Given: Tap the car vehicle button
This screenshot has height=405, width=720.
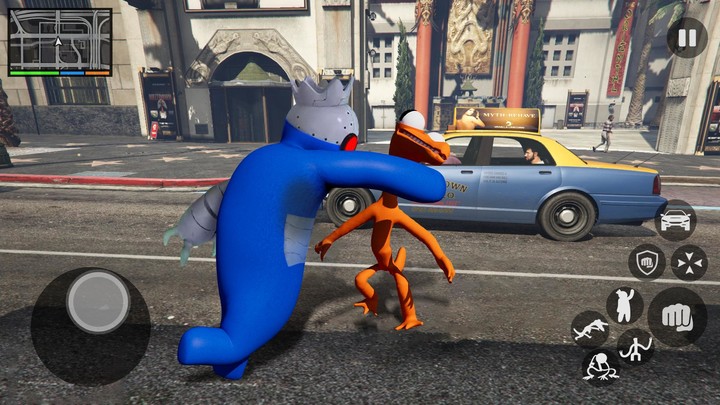Looking at the screenshot, I should click(676, 220).
